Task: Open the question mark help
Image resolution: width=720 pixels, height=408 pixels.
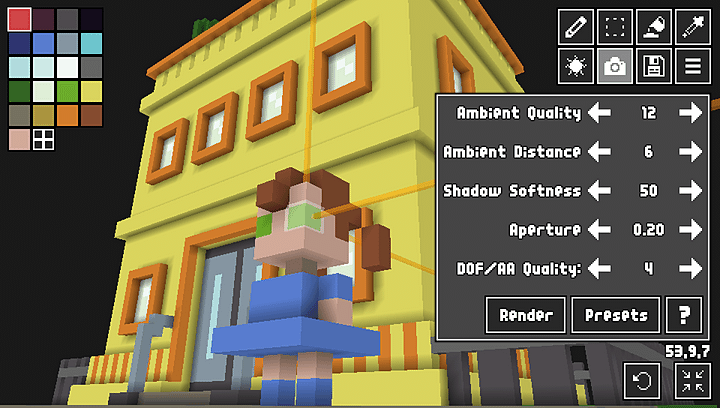Action: tap(684, 315)
